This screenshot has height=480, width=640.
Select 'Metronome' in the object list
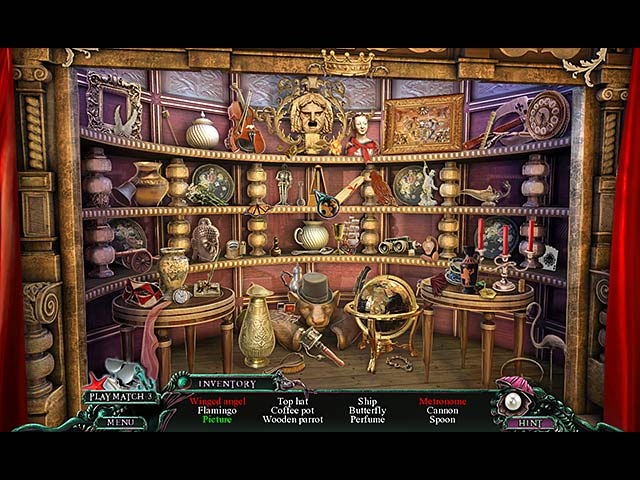click(443, 401)
